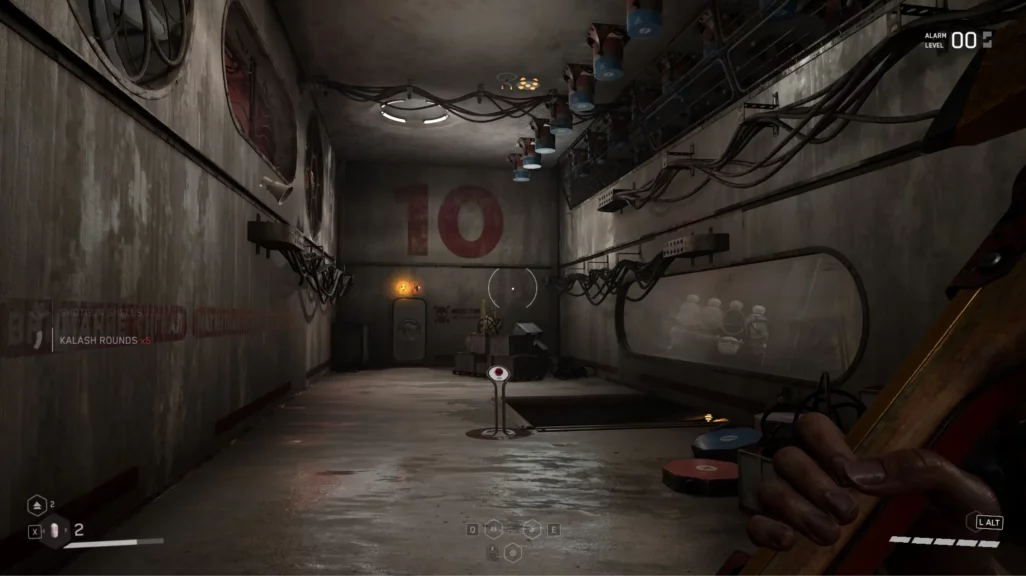Select the circular-target ability hexagon
The width and height of the screenshot is (1026, 576).
(x=512, y=551)
